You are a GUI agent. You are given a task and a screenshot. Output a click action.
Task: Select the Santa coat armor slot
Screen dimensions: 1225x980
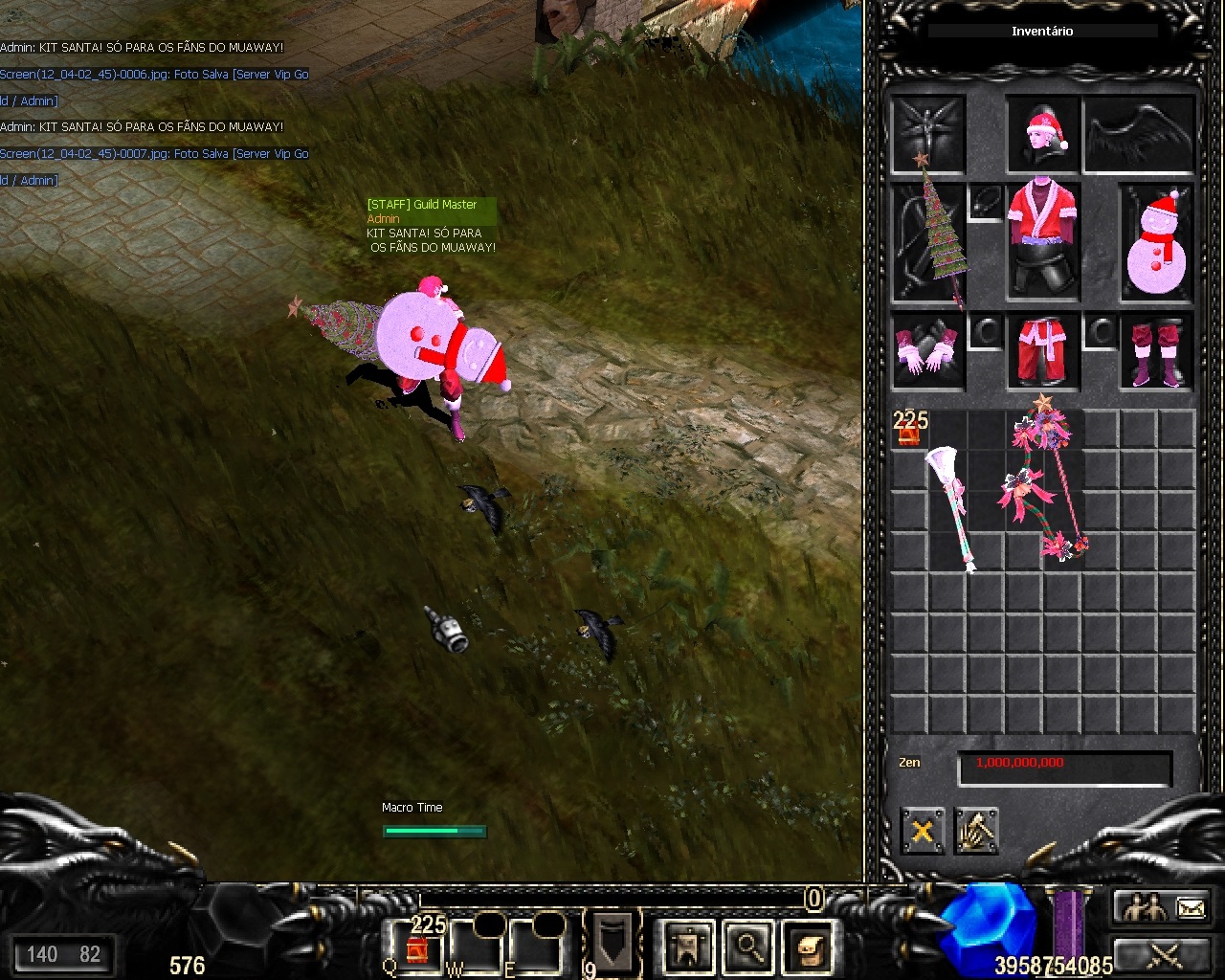1043,239
